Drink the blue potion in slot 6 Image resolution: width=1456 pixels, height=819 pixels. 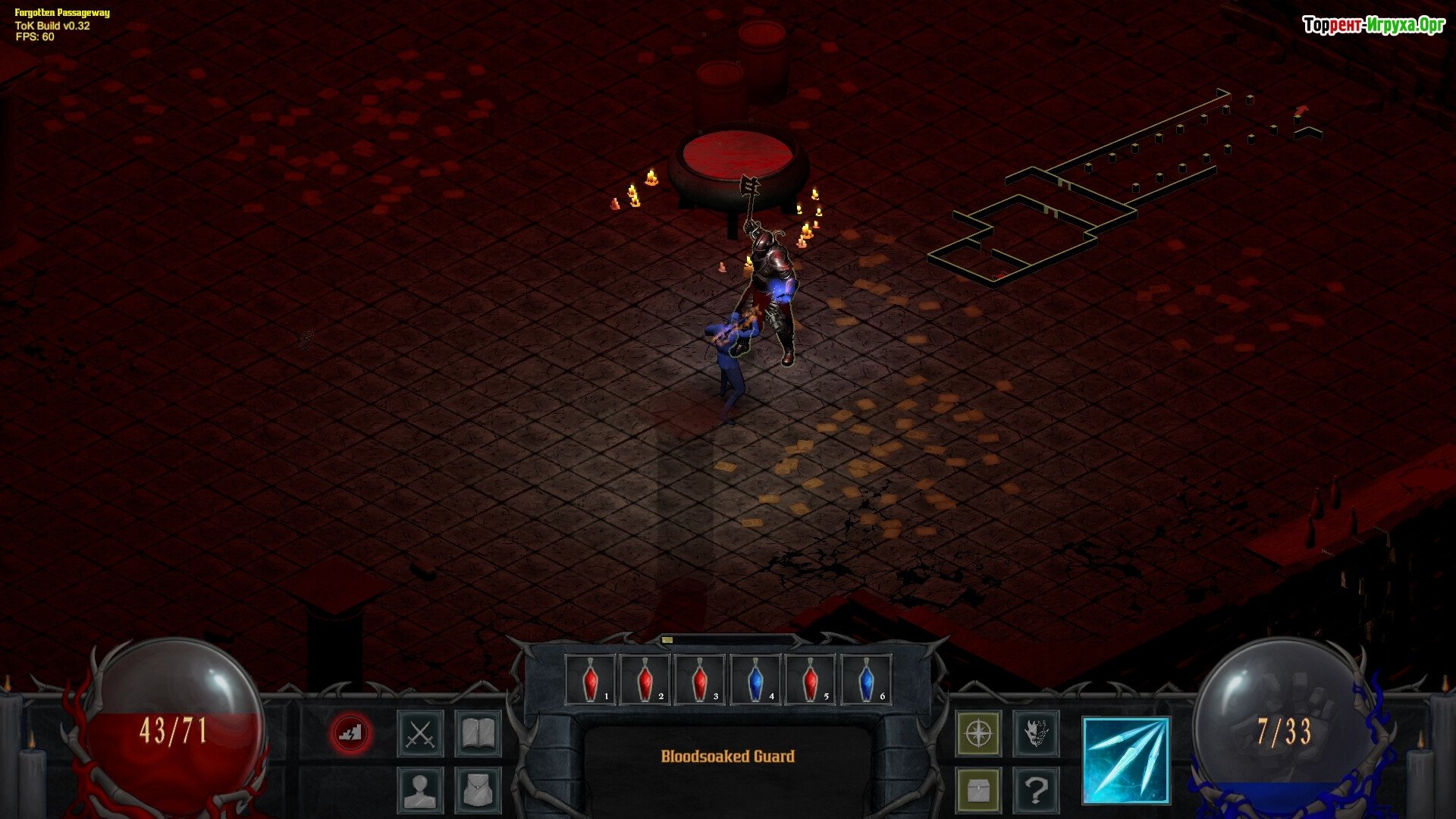coord(865,679)
